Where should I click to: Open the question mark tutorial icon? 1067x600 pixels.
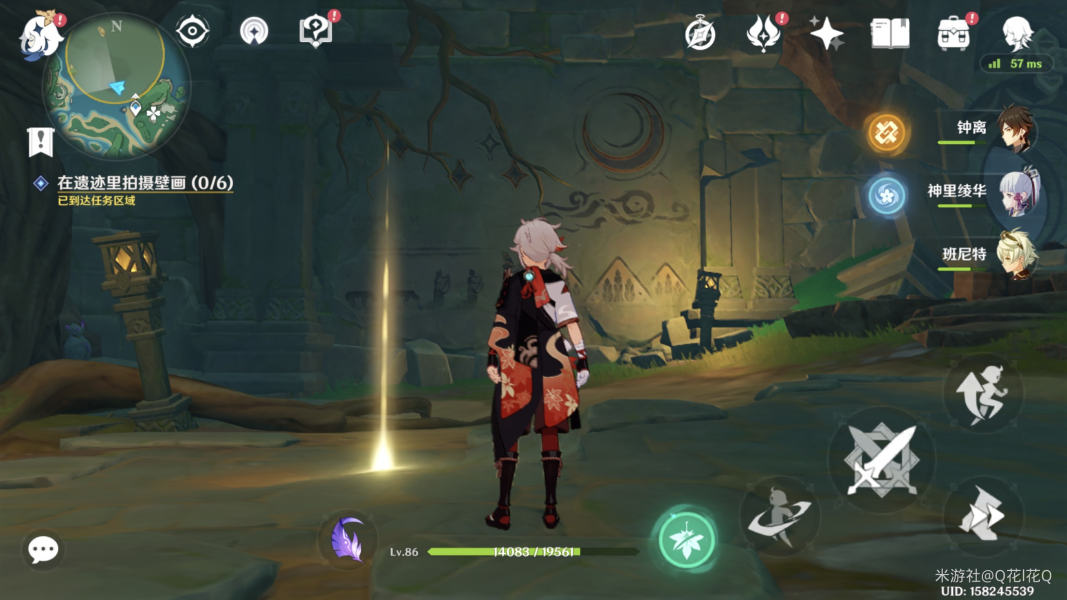(316, 31)
